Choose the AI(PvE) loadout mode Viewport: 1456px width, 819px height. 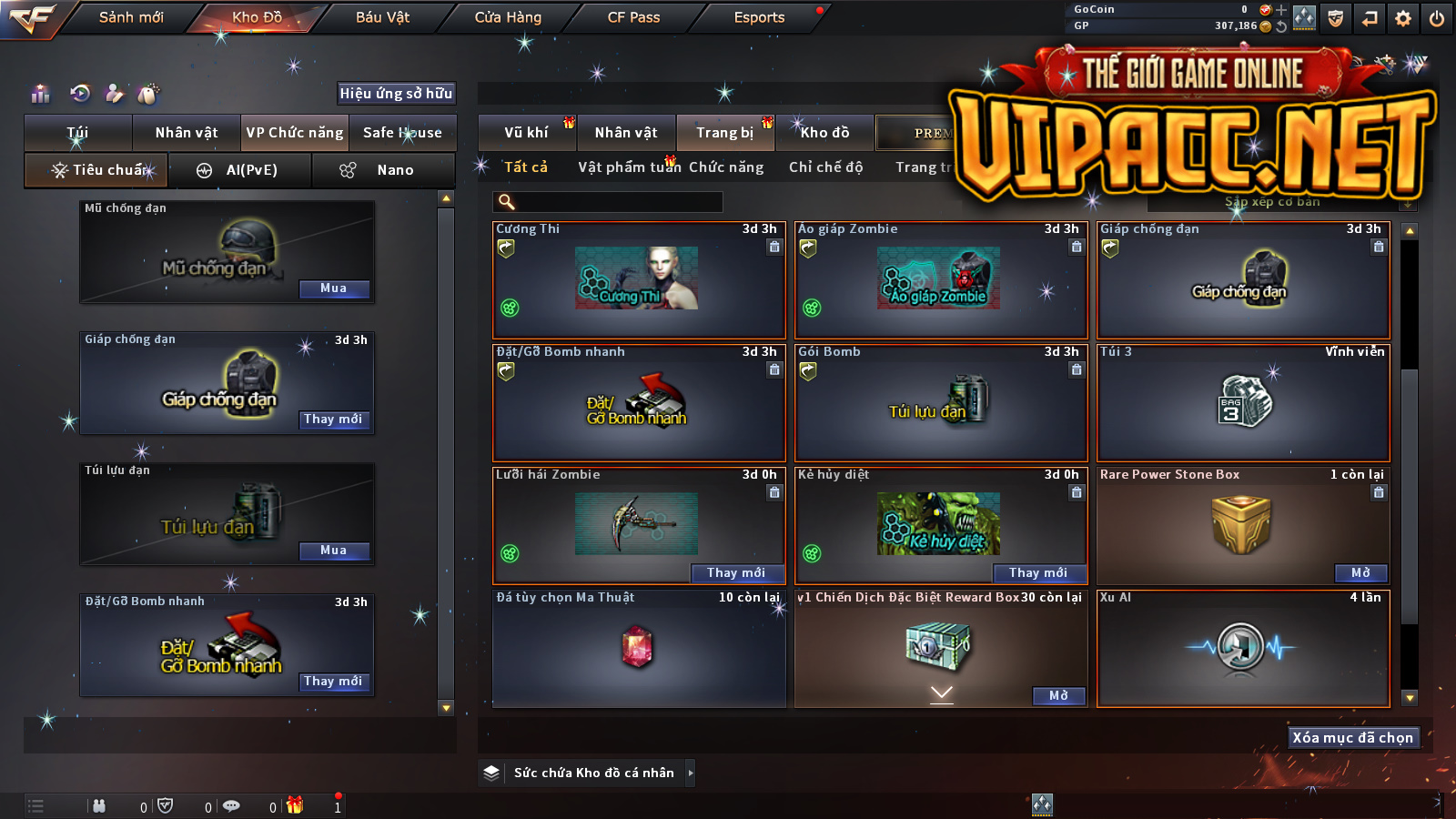[x=241, y=170]
